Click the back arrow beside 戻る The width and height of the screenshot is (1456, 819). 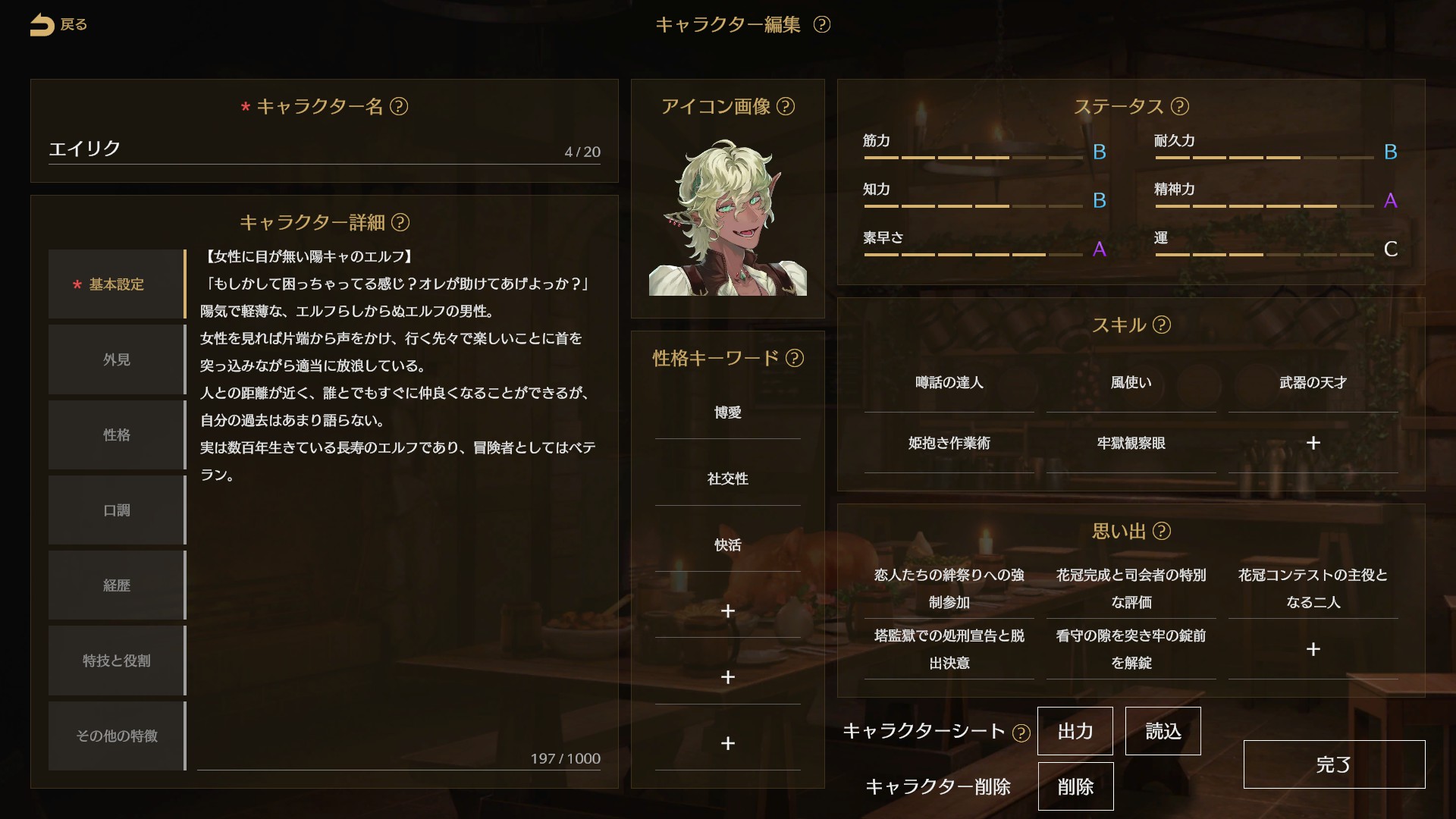(42, 24)
